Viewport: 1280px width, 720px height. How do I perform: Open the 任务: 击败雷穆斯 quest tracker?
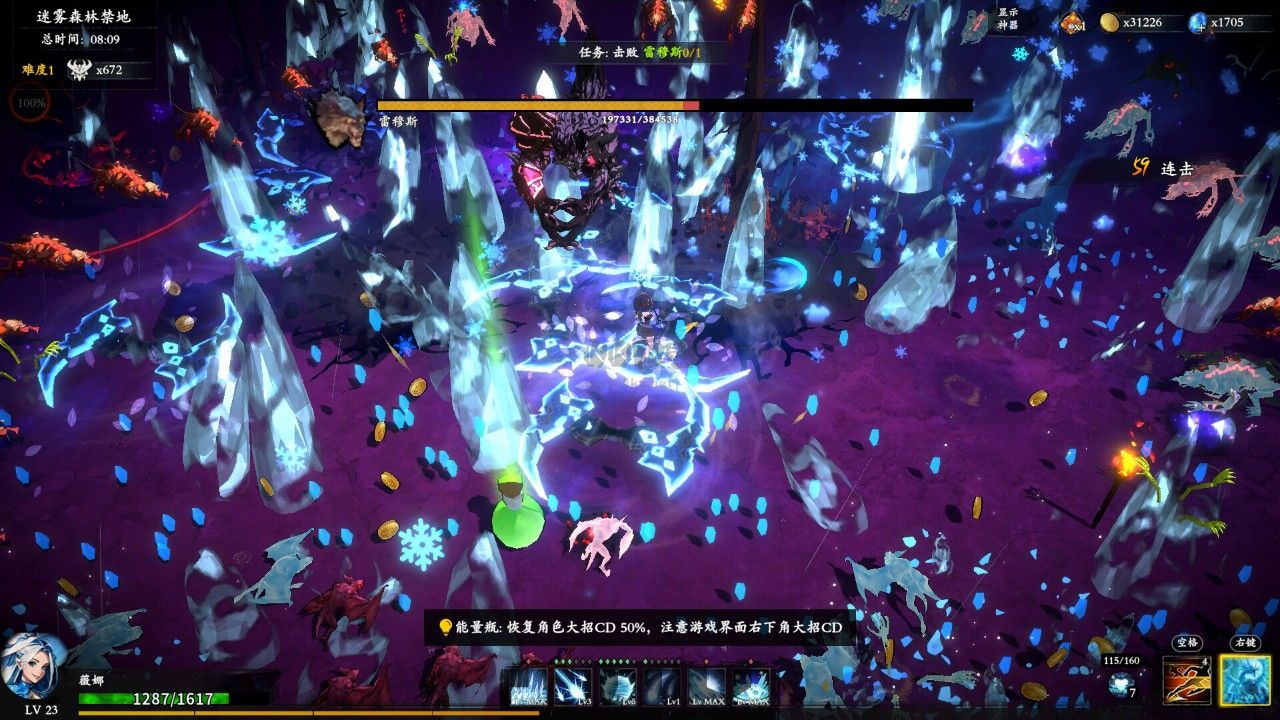click(x=642, y=51)
